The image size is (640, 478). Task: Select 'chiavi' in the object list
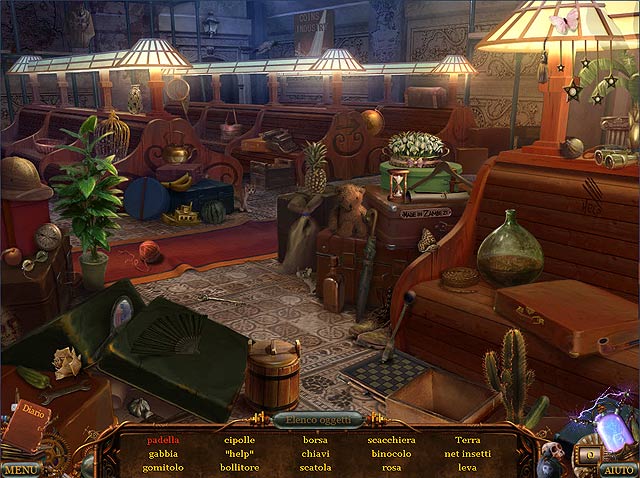315,453
